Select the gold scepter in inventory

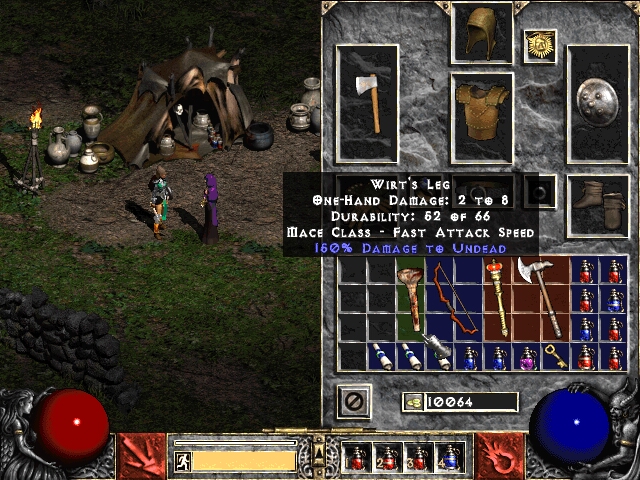click(x=495, y=299)
